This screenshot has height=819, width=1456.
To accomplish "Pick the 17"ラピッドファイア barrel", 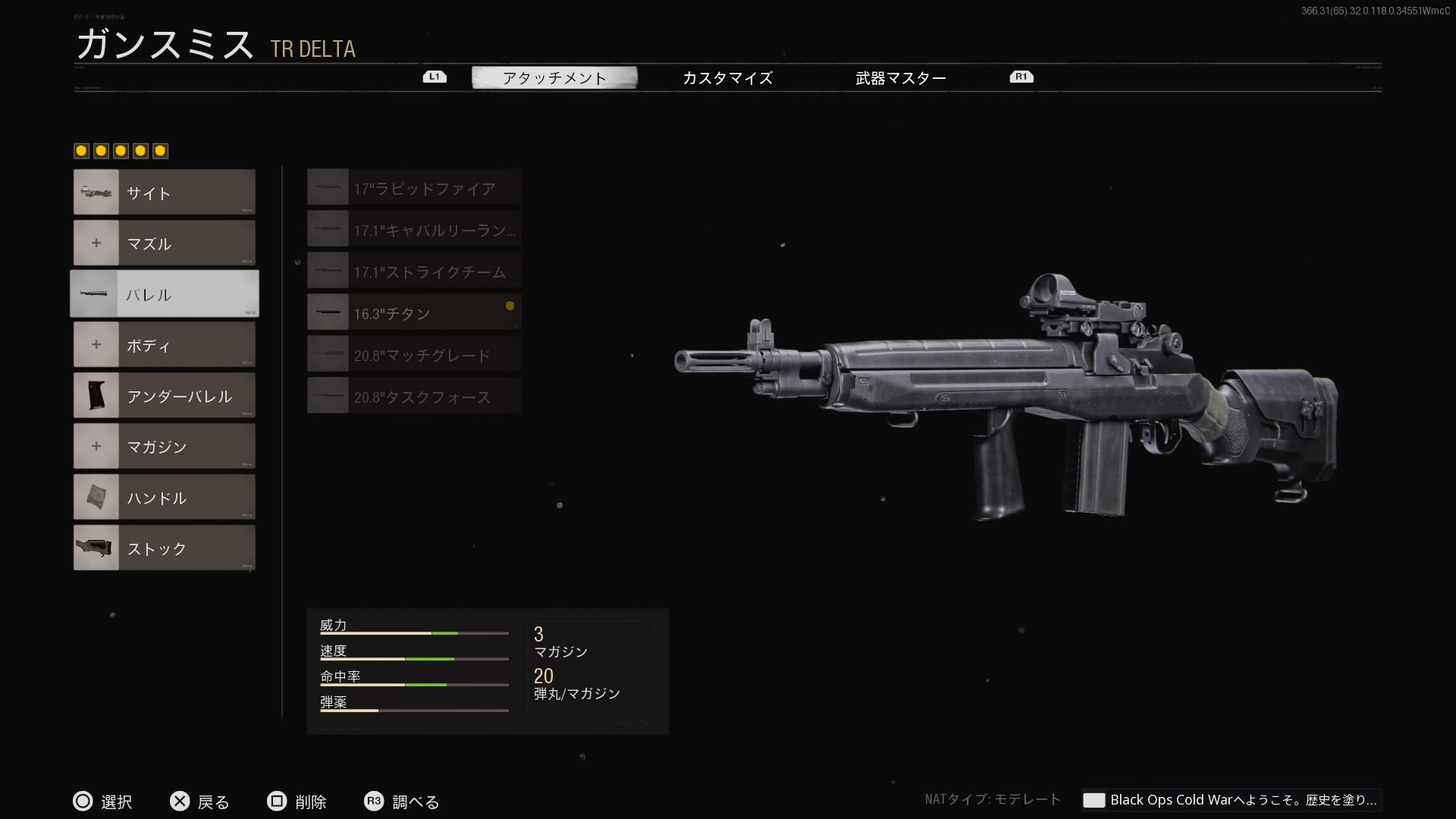I will (x=414, y=188).
